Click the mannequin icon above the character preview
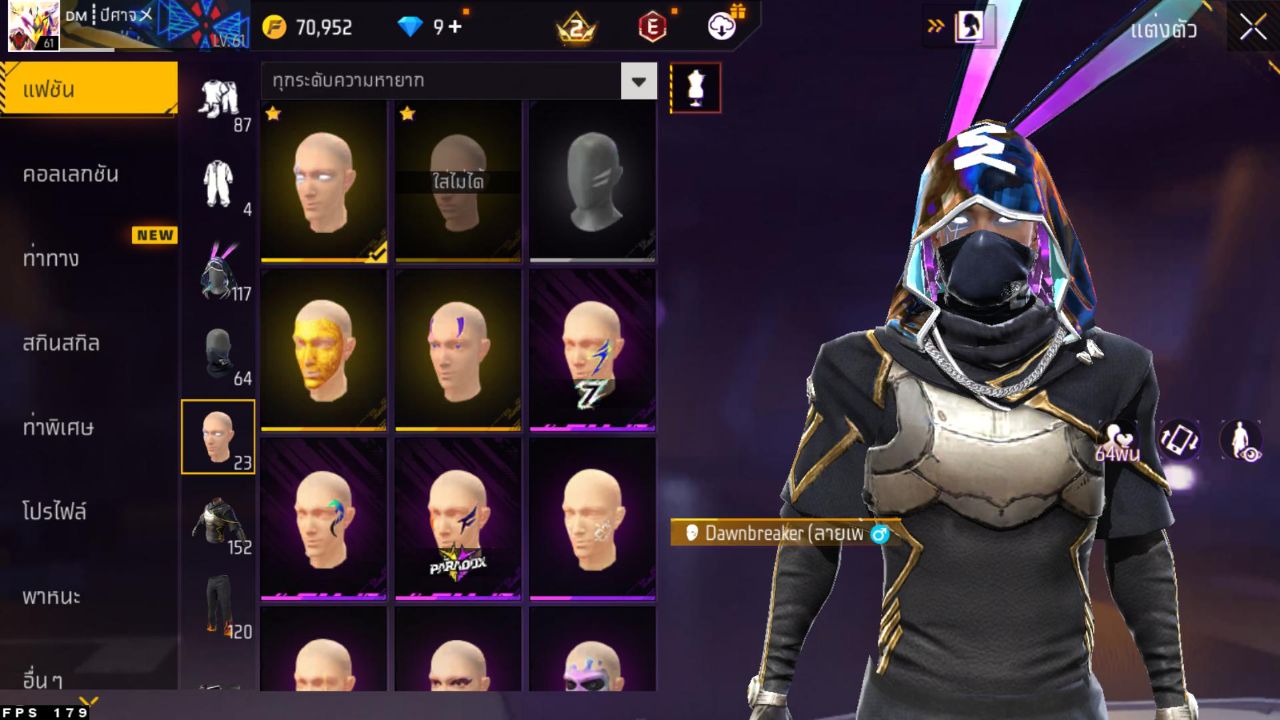The height and width of the screenshot is (720, 1280). tap(694, 87)
